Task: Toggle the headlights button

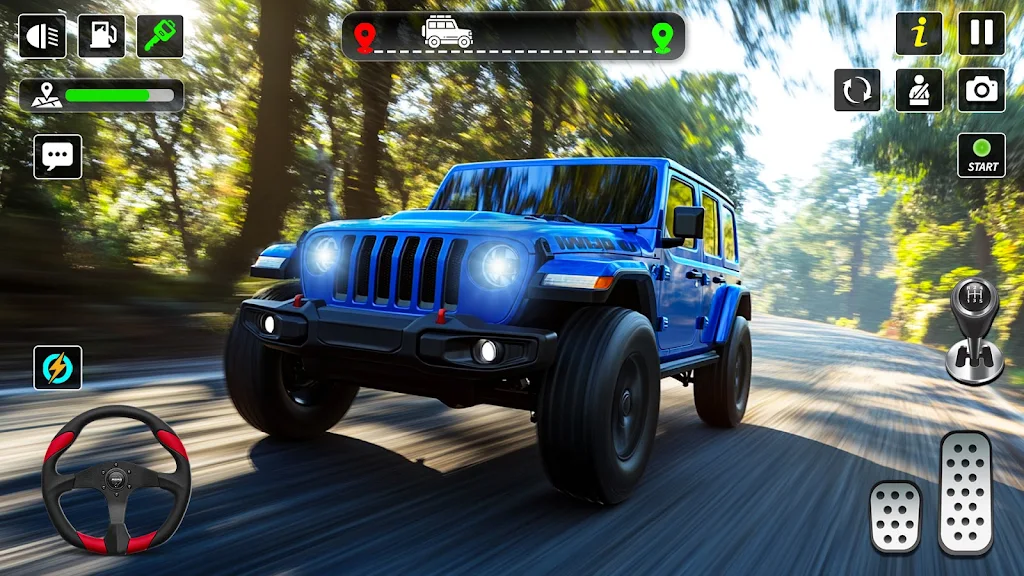Action: point(42,37)
